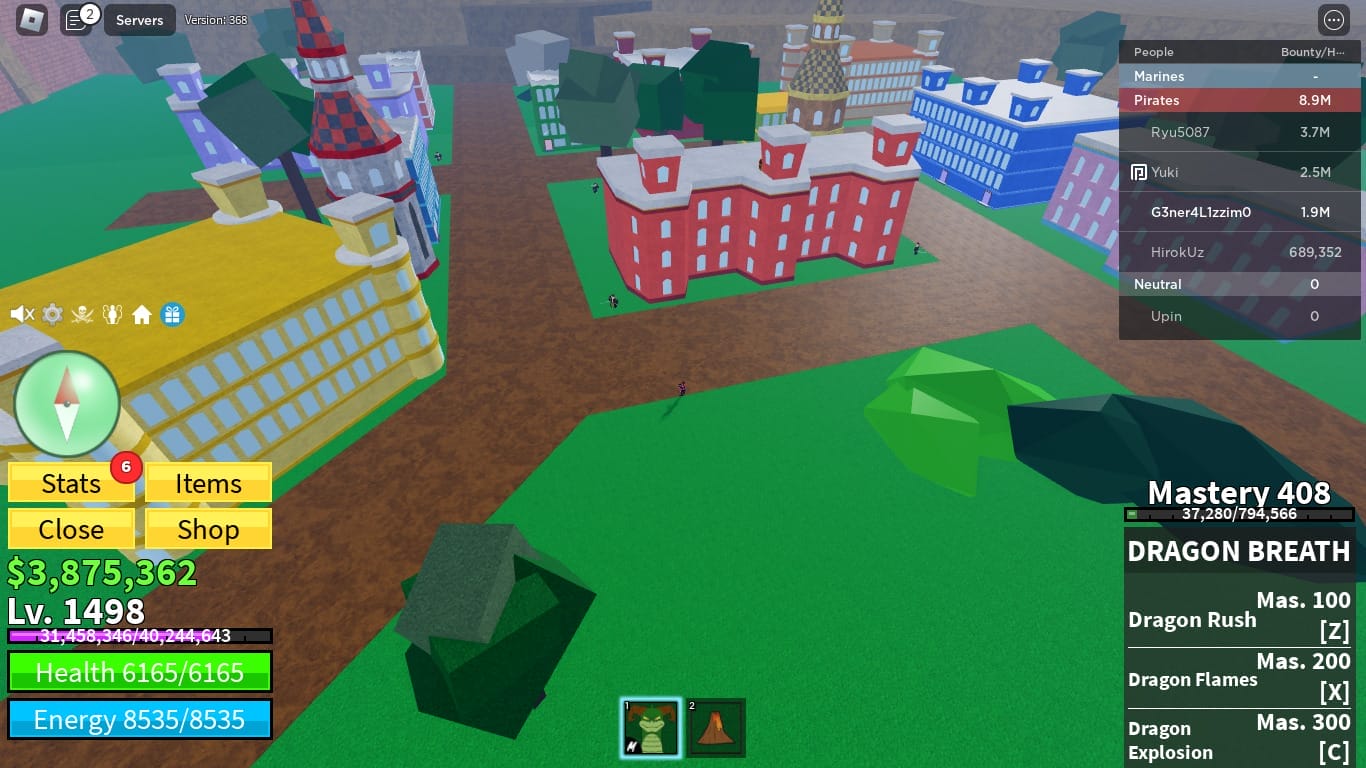Viewport: 1366px width, 768px height.
Task: Click the home teleport icon
Action: (143, 313)
